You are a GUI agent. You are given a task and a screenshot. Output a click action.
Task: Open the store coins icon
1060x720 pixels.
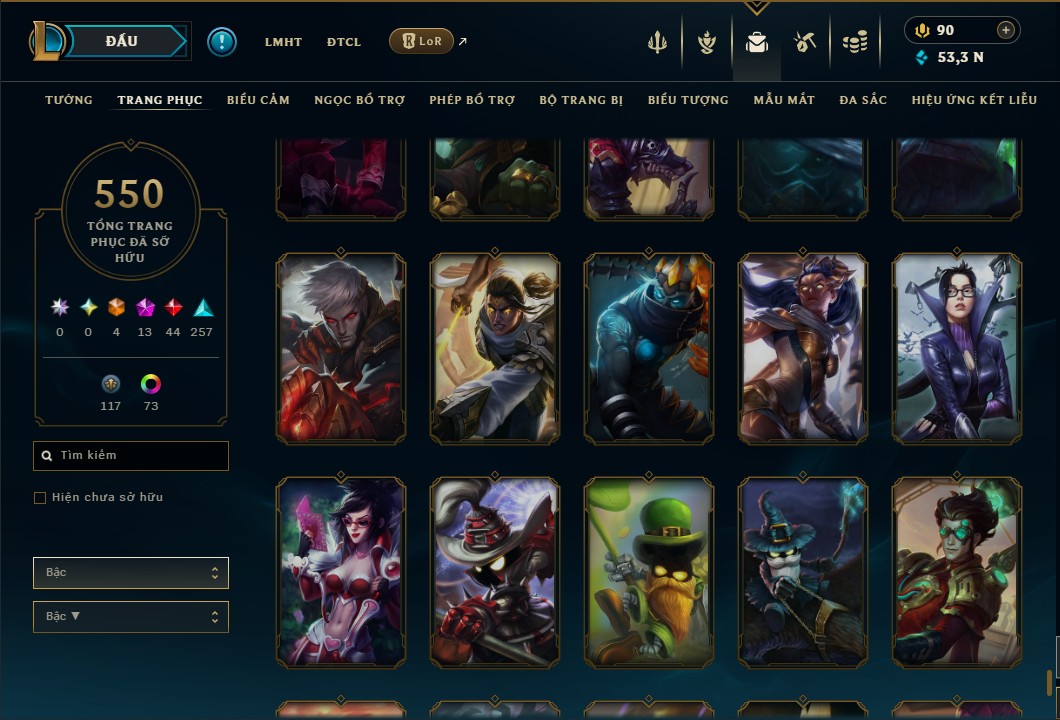pyautogui.click(x=854, y=42)
